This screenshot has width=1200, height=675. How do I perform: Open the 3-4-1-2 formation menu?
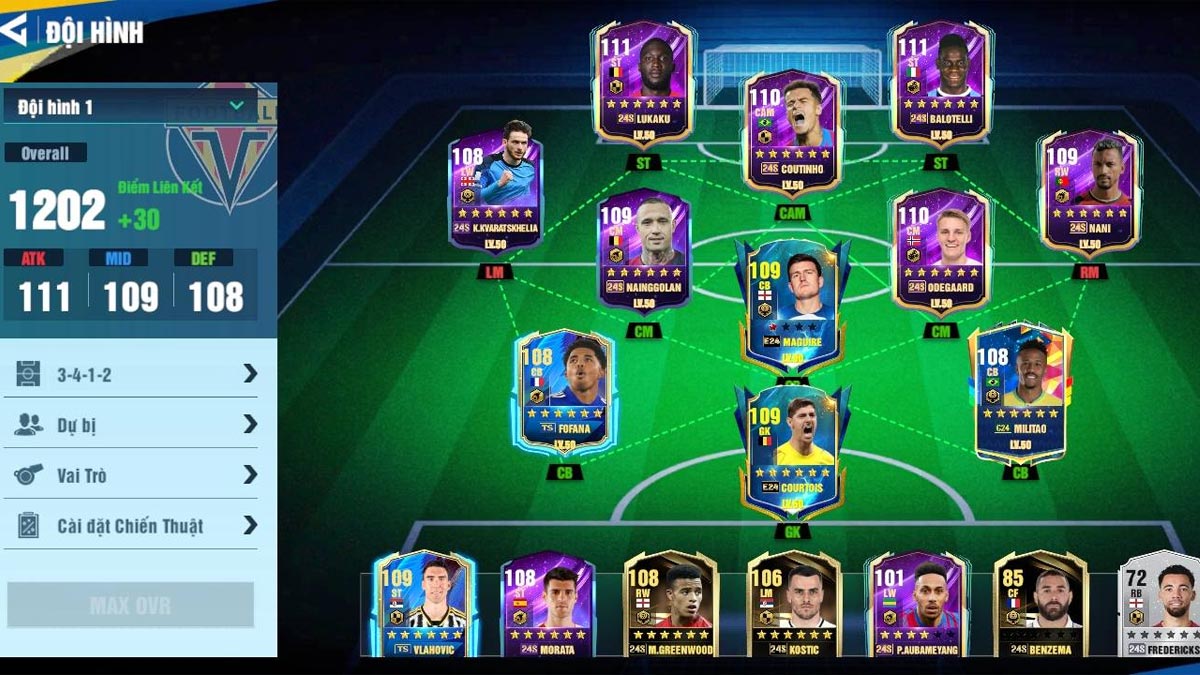click(137, 374)
